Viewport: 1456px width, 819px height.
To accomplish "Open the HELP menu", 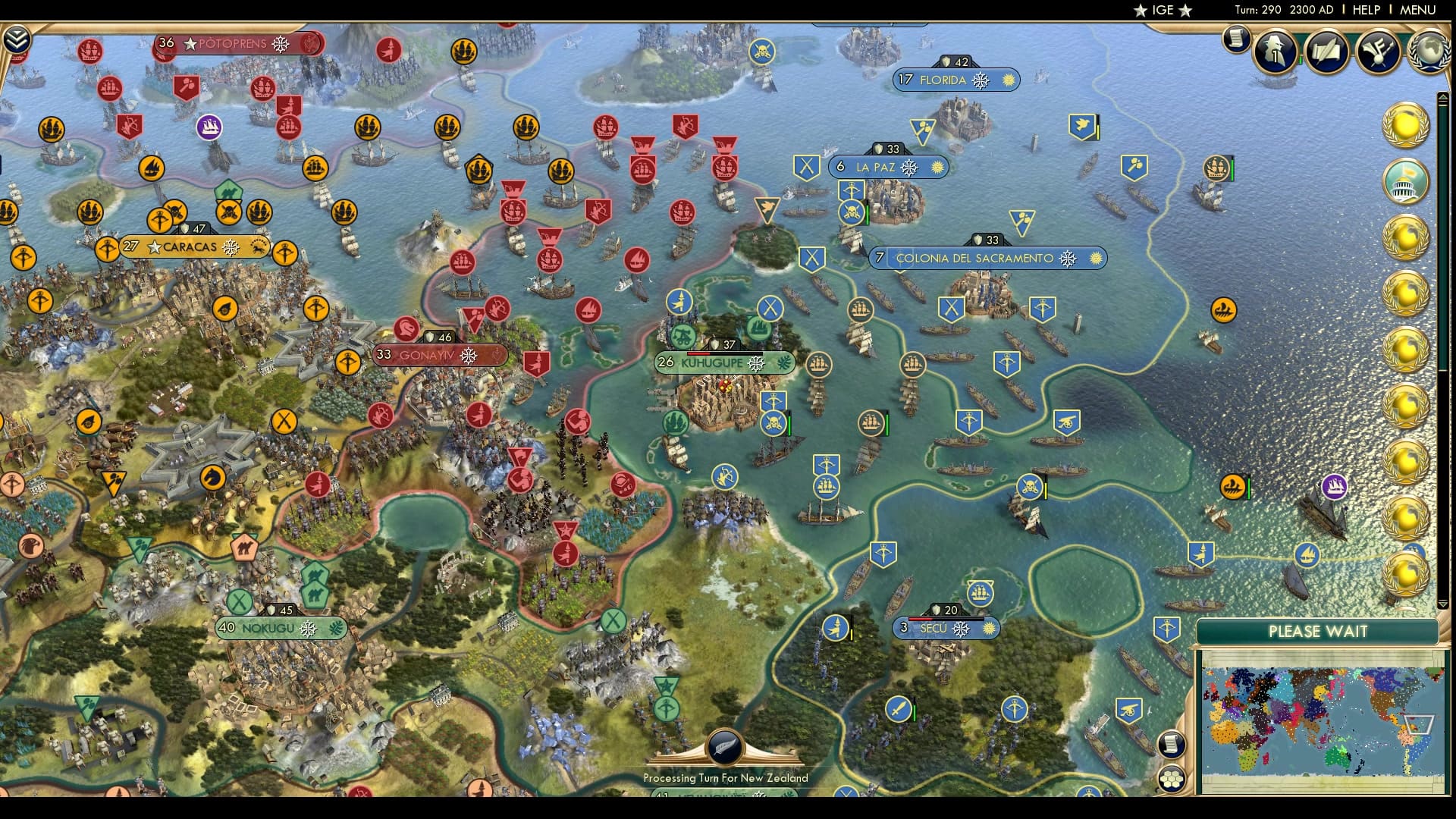I will tap(1365, 10).
